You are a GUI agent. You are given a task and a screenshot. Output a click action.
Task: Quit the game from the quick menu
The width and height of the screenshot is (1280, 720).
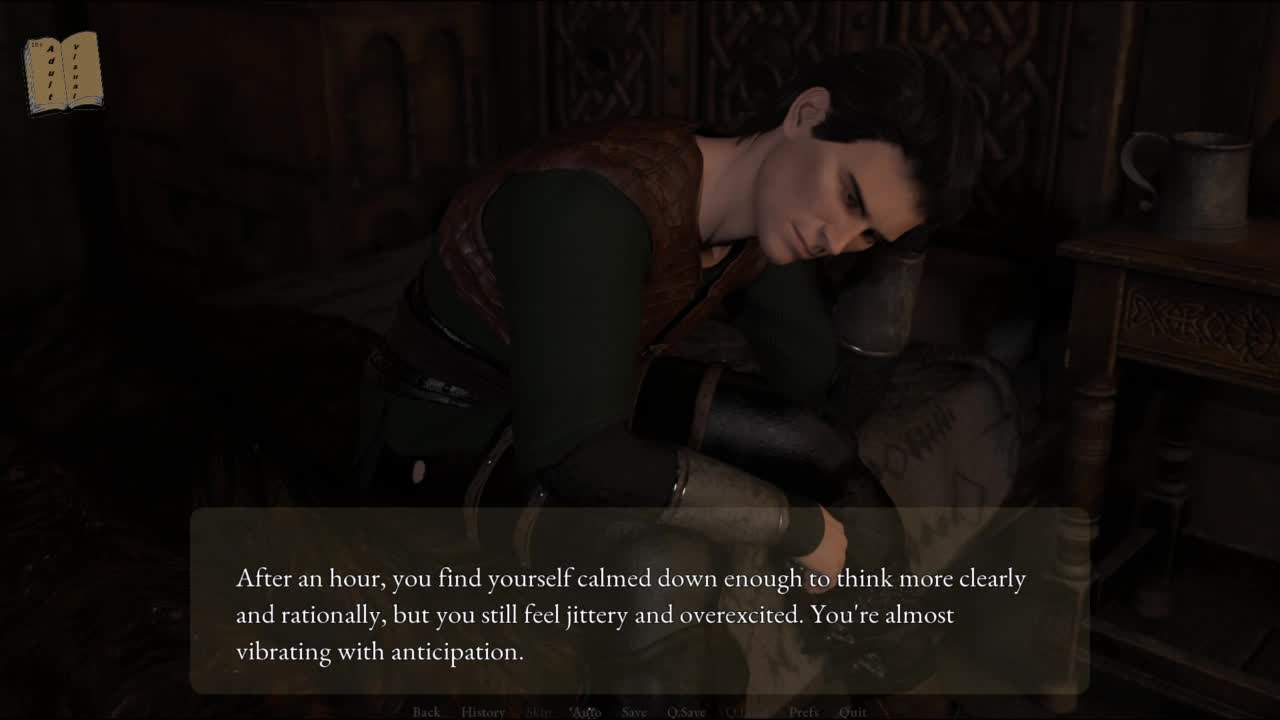(853, 712)
